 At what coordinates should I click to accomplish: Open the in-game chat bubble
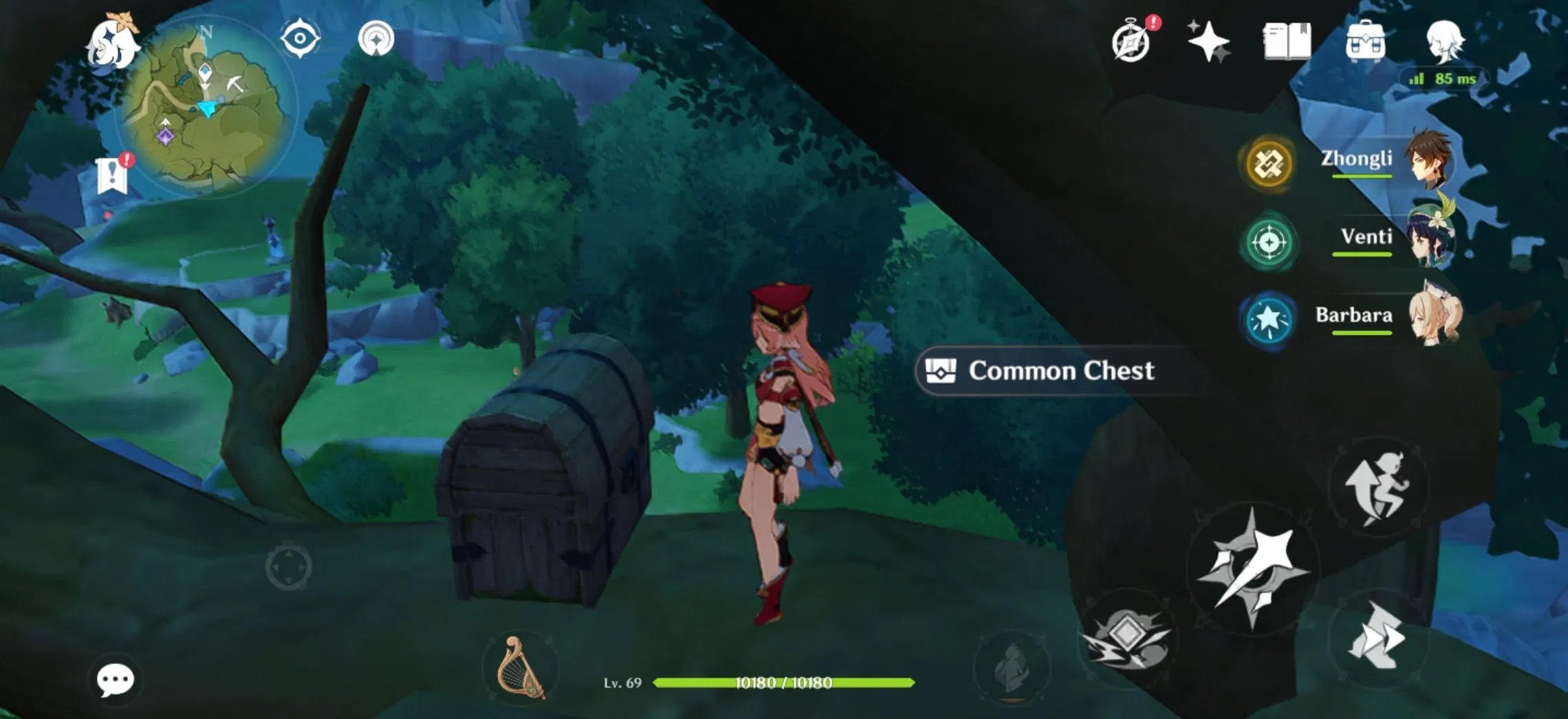117,679
